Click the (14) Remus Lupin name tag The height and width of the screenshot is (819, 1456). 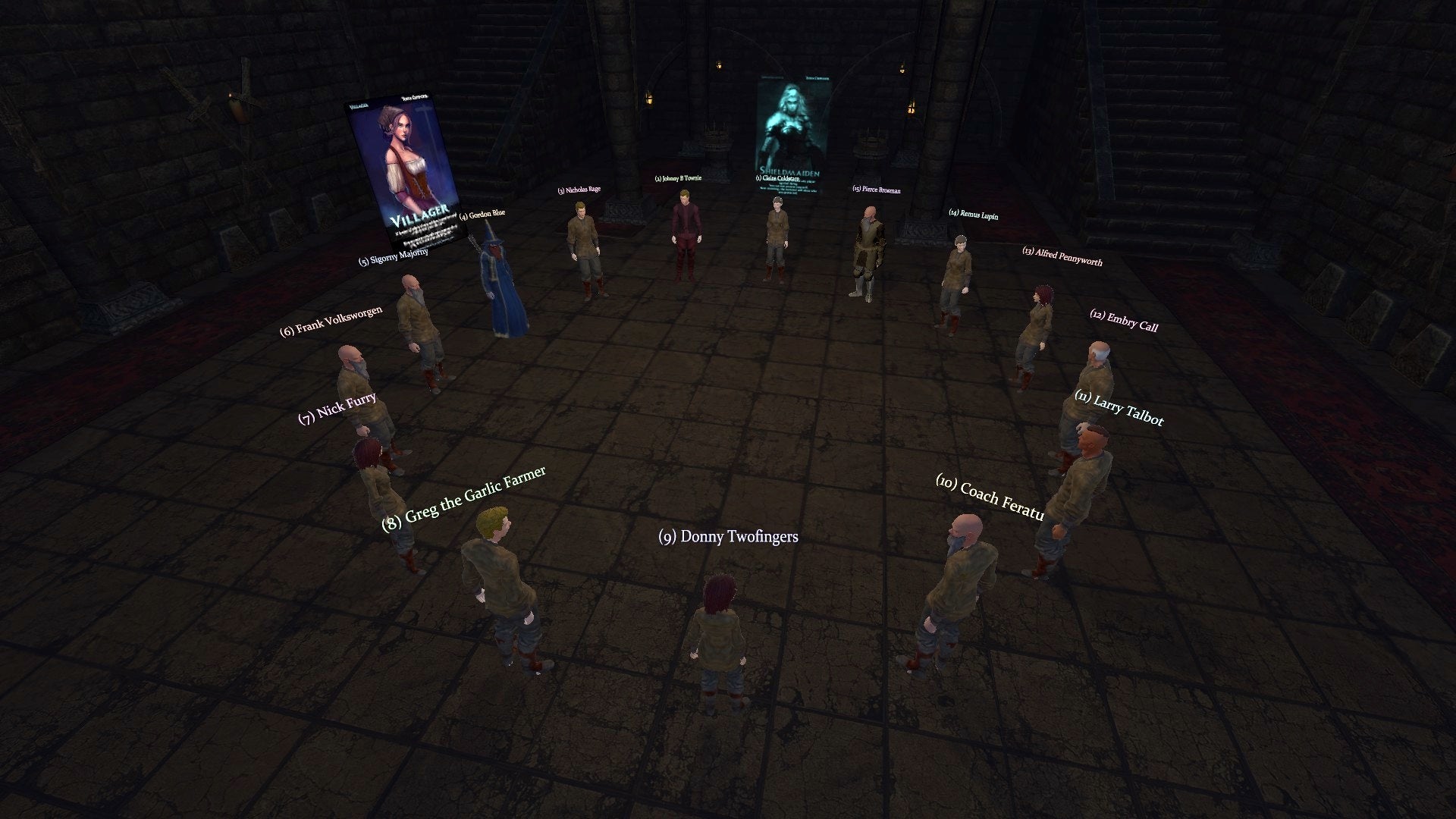tap(974, 215)
